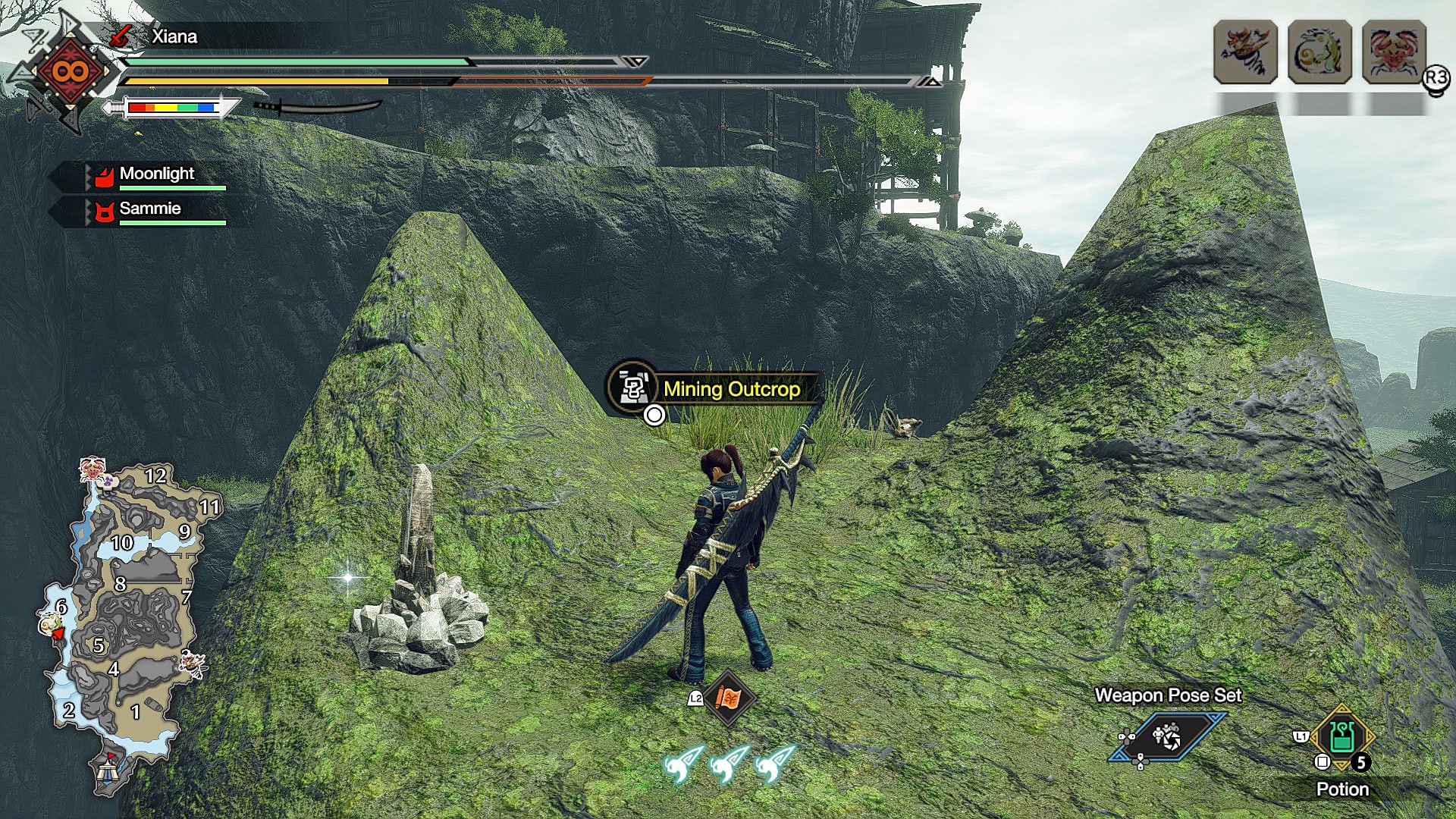Image resolution: width=1456 pixels, height=819 pixels.
Task: Select the green reptile monster icon
Action: coord(1319,52)
